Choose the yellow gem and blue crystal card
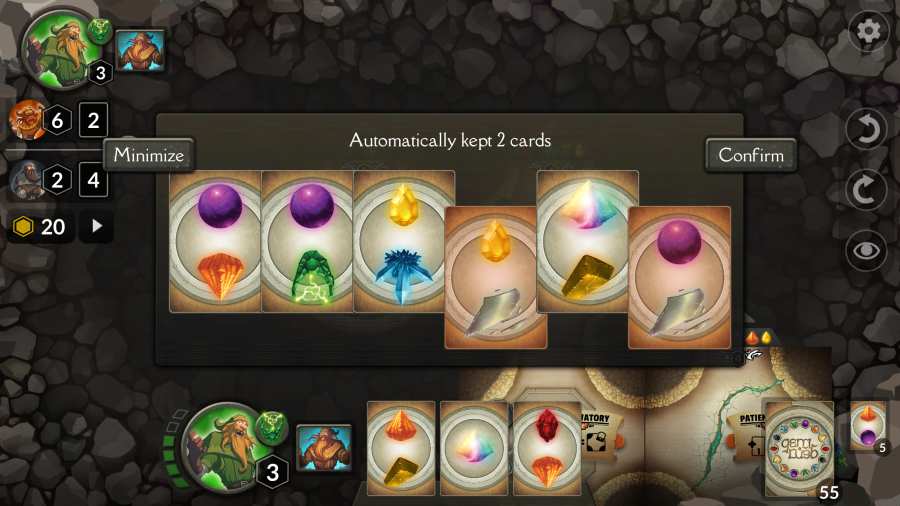900x506 pixels. tap(403, 242)
